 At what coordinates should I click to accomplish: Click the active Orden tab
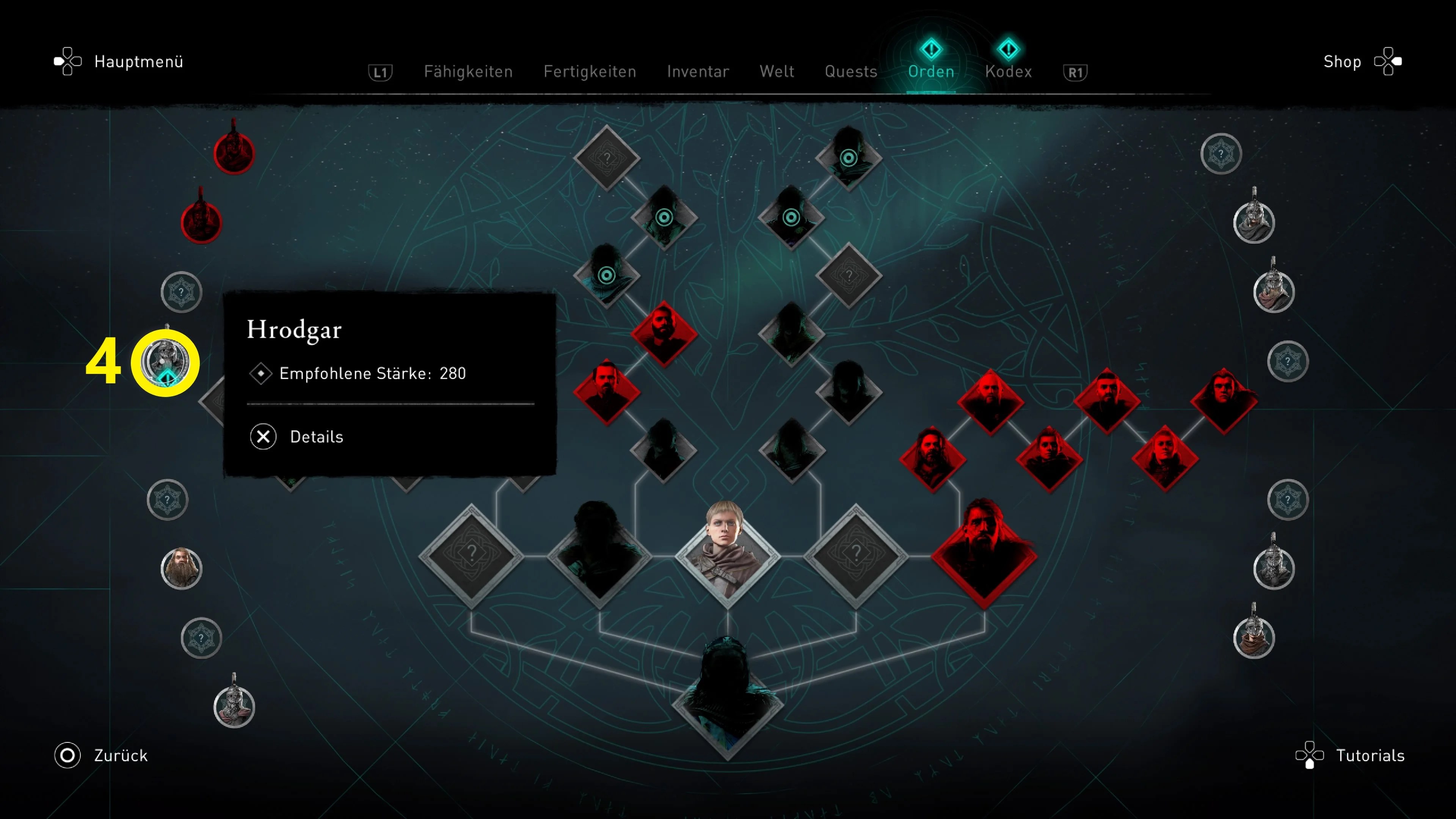931,72
